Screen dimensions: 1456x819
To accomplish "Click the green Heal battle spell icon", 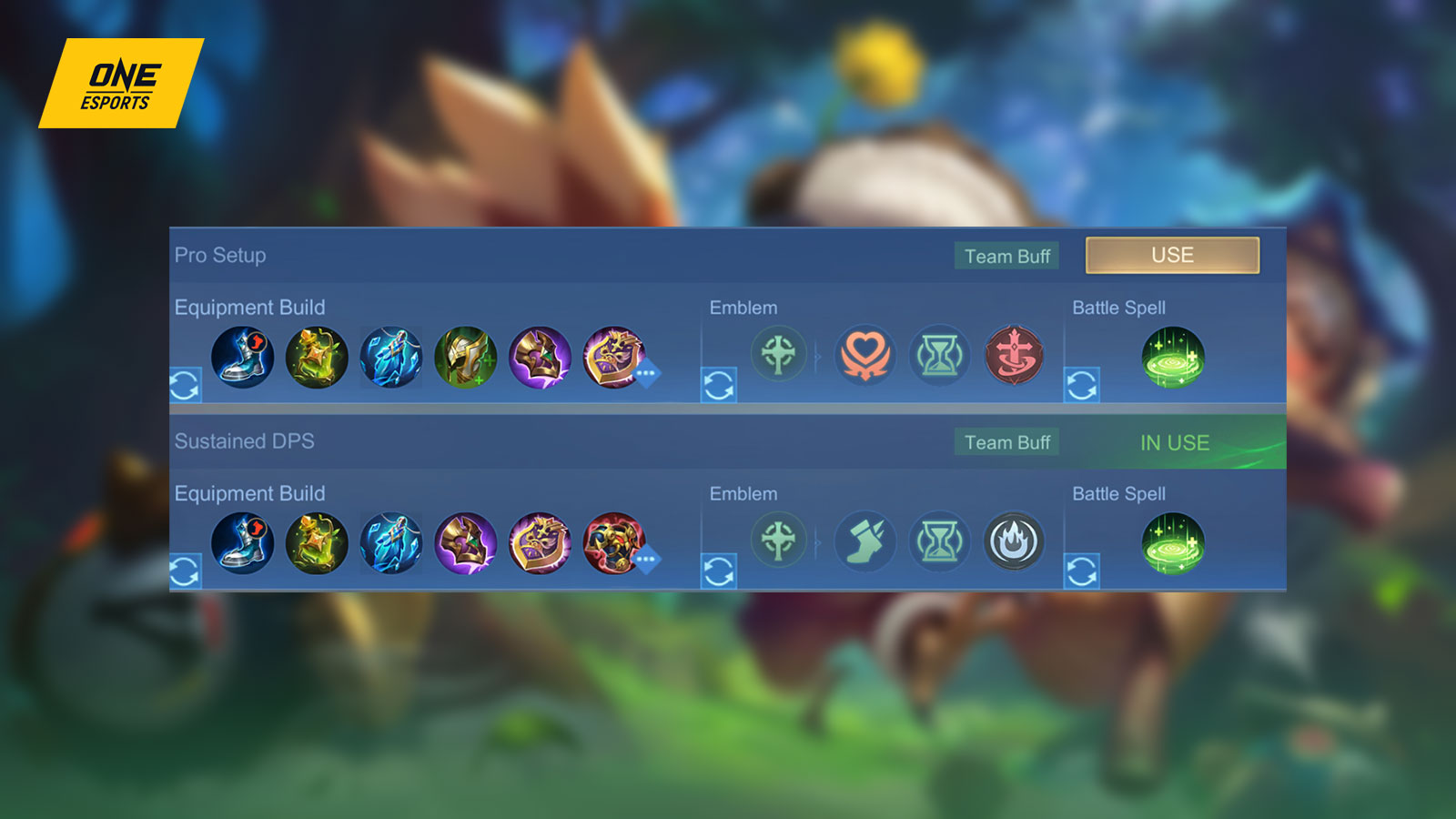I will click(1174, 358).
